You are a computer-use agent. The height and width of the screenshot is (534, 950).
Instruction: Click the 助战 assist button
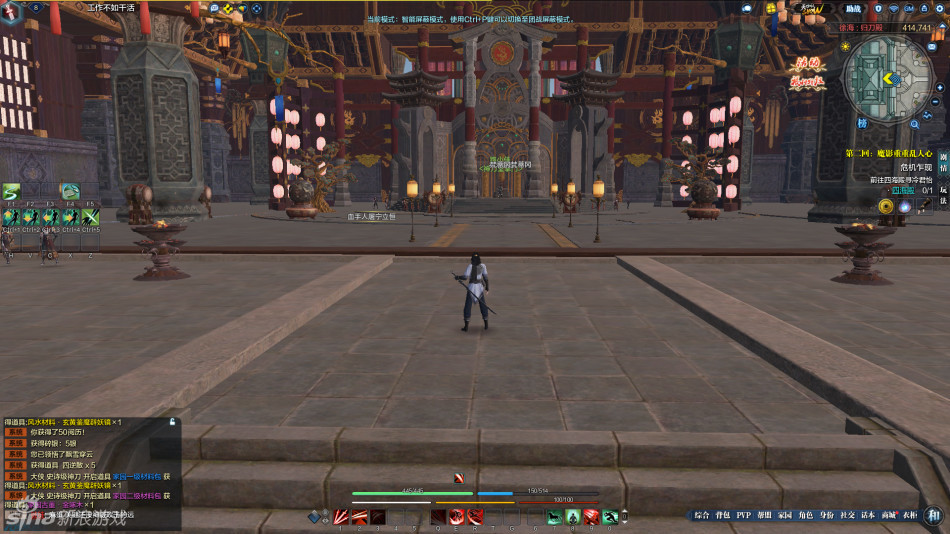(x=853, y=8)
